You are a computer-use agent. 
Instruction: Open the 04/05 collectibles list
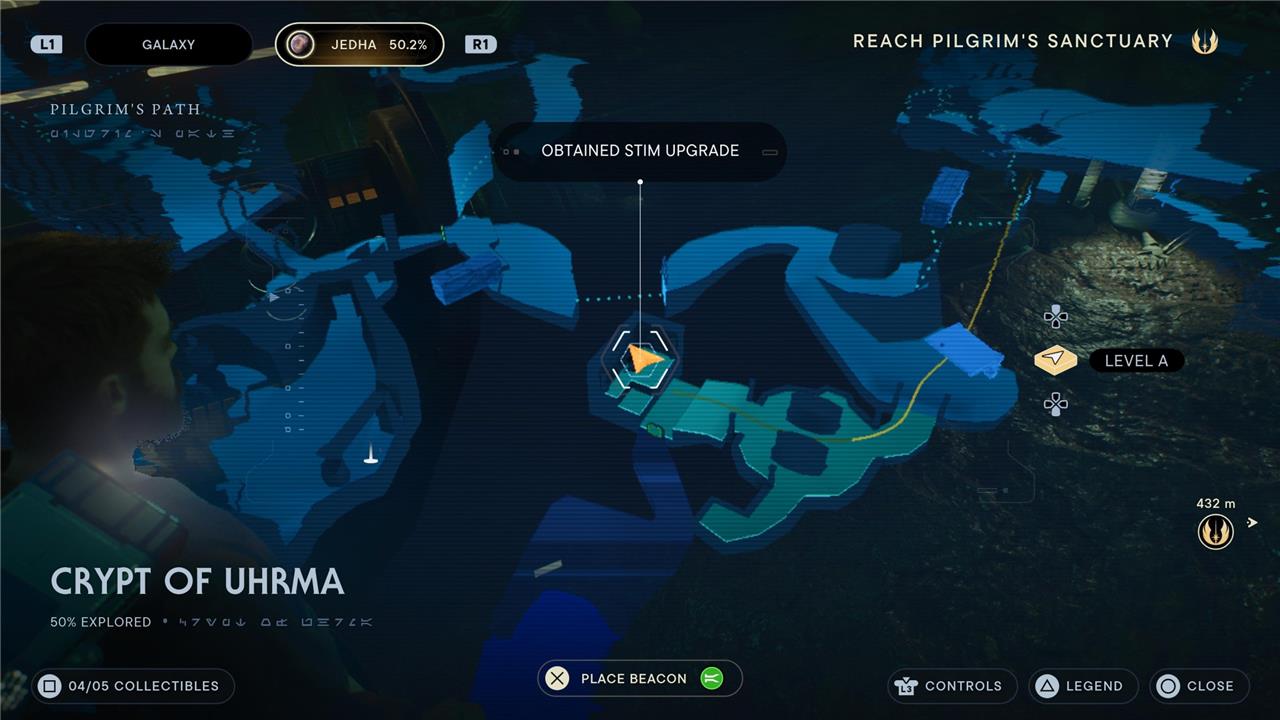[x=133, y=686]
